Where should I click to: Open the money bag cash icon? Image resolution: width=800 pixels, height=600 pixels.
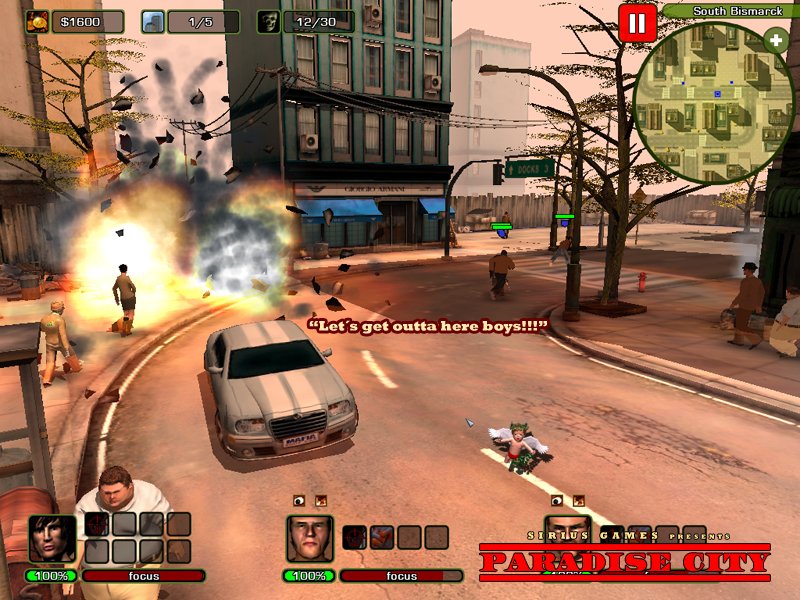pos(38,21)
